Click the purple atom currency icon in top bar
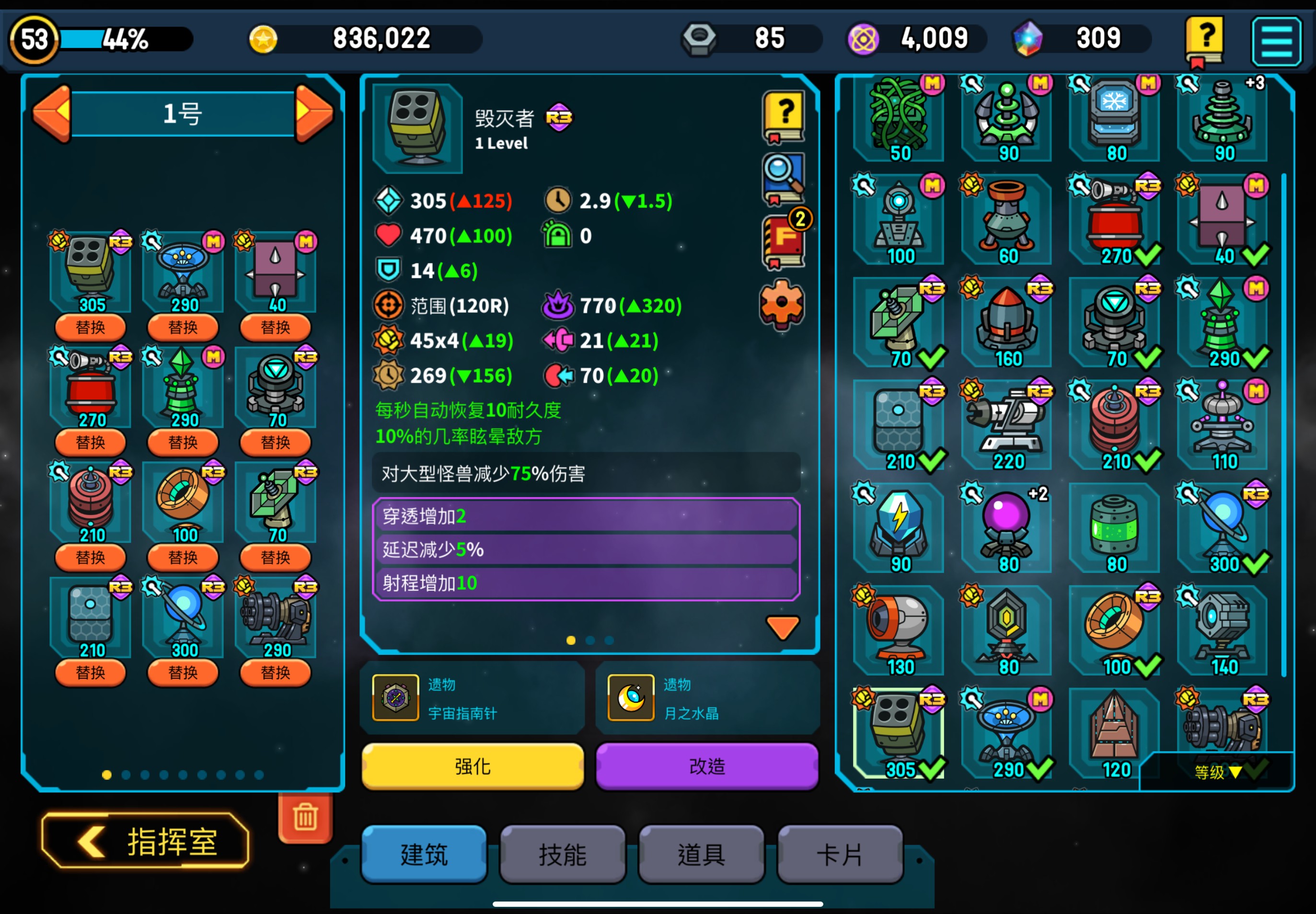This screenshot has width=1316, height=914. 864,38
